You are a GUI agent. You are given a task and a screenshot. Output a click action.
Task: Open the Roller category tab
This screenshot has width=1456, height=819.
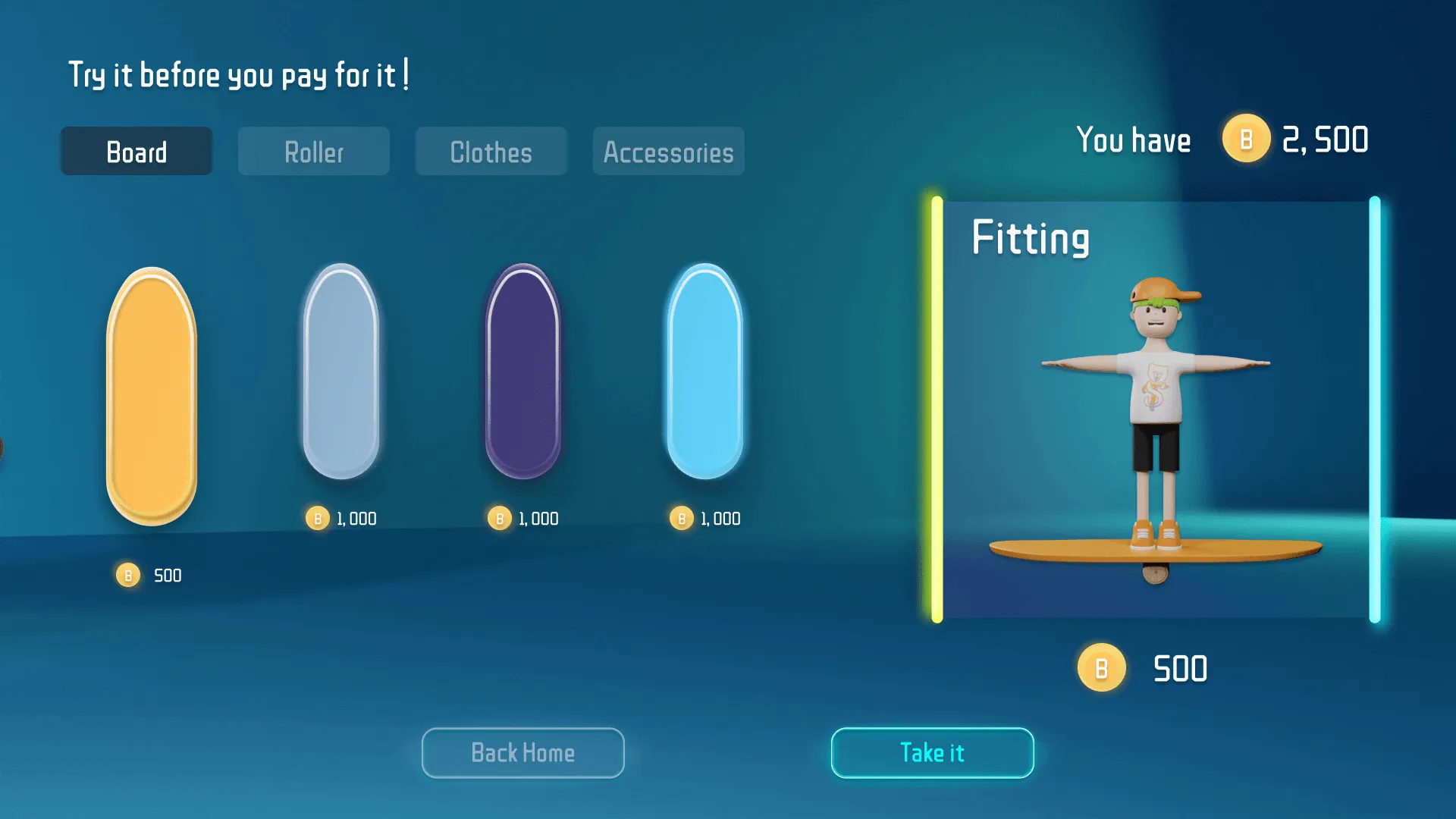tap(314, 152)
